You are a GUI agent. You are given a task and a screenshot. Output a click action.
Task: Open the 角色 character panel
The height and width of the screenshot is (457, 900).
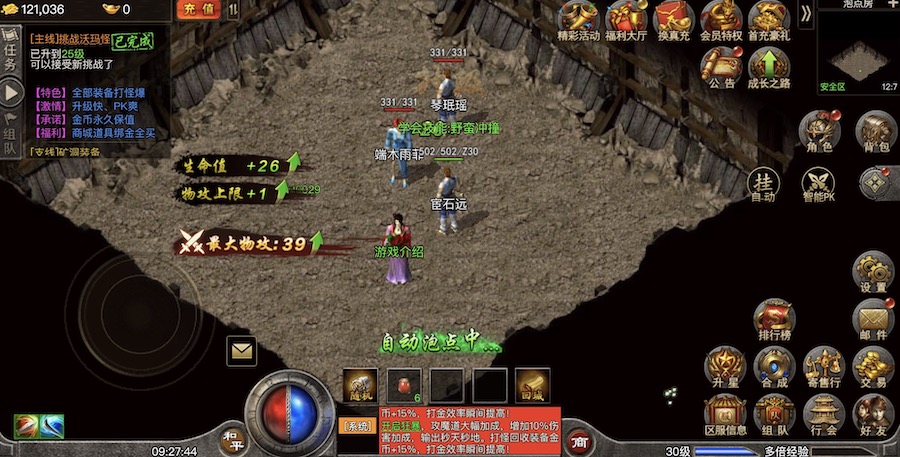819,132
